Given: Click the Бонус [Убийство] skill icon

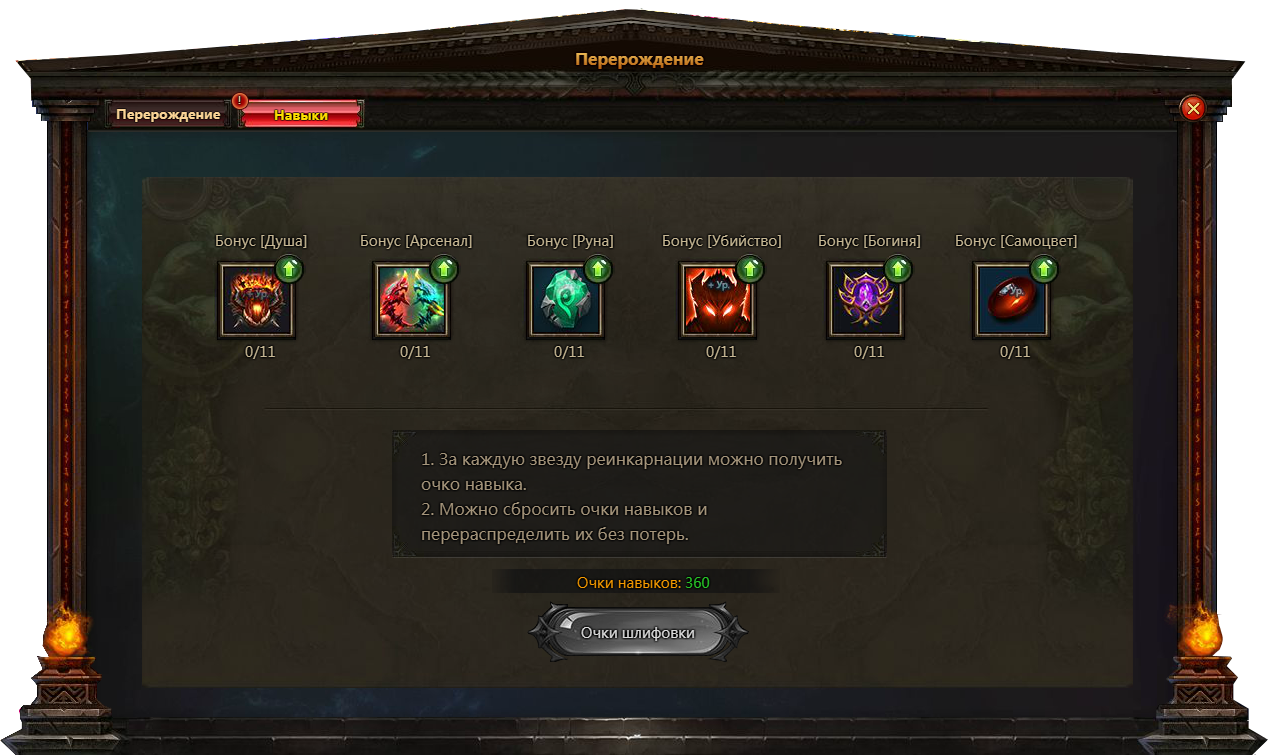Looking at the screenshot, I should click(717, 301).
